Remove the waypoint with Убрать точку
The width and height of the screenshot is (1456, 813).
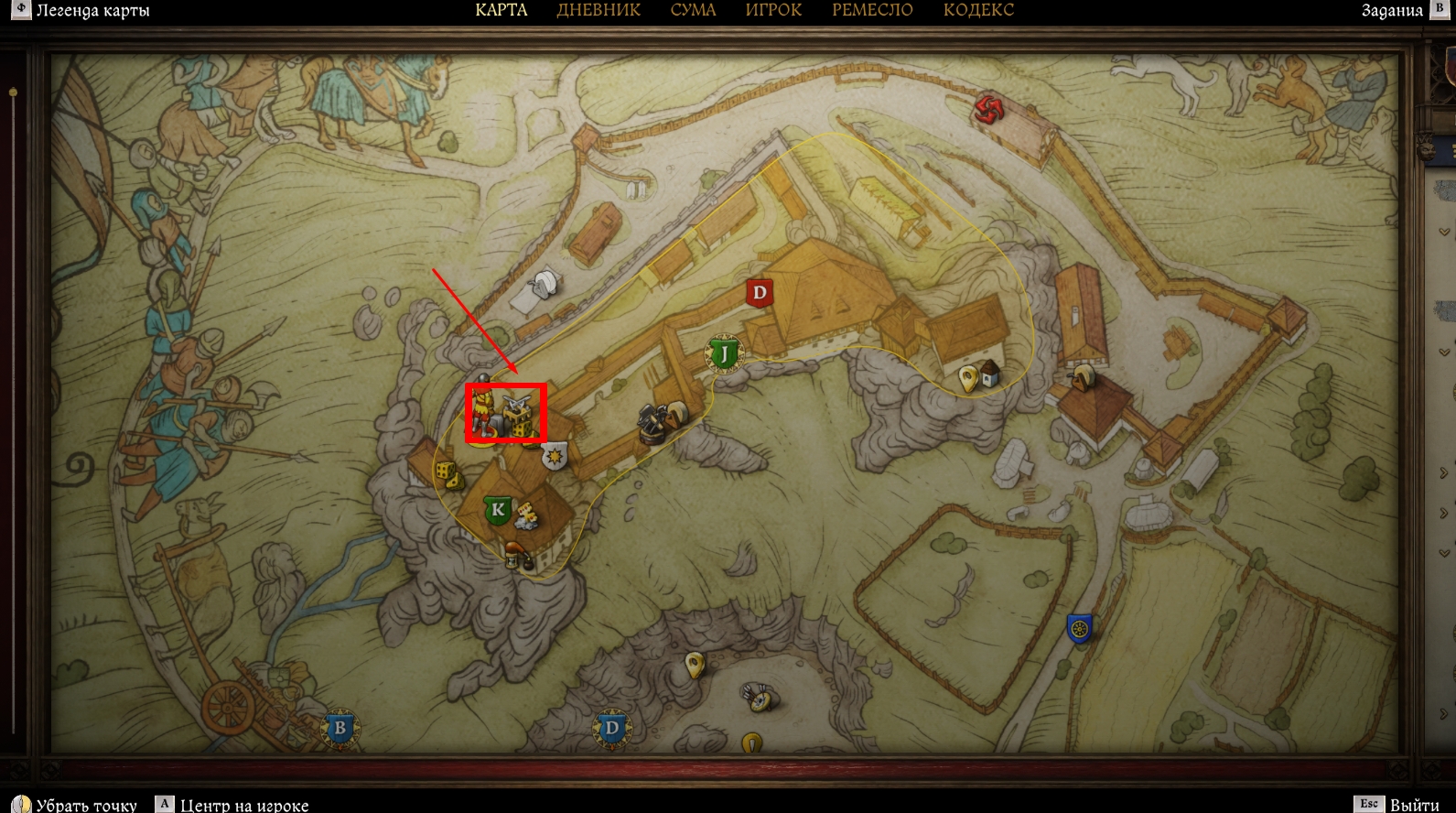(x=86, y=805)
